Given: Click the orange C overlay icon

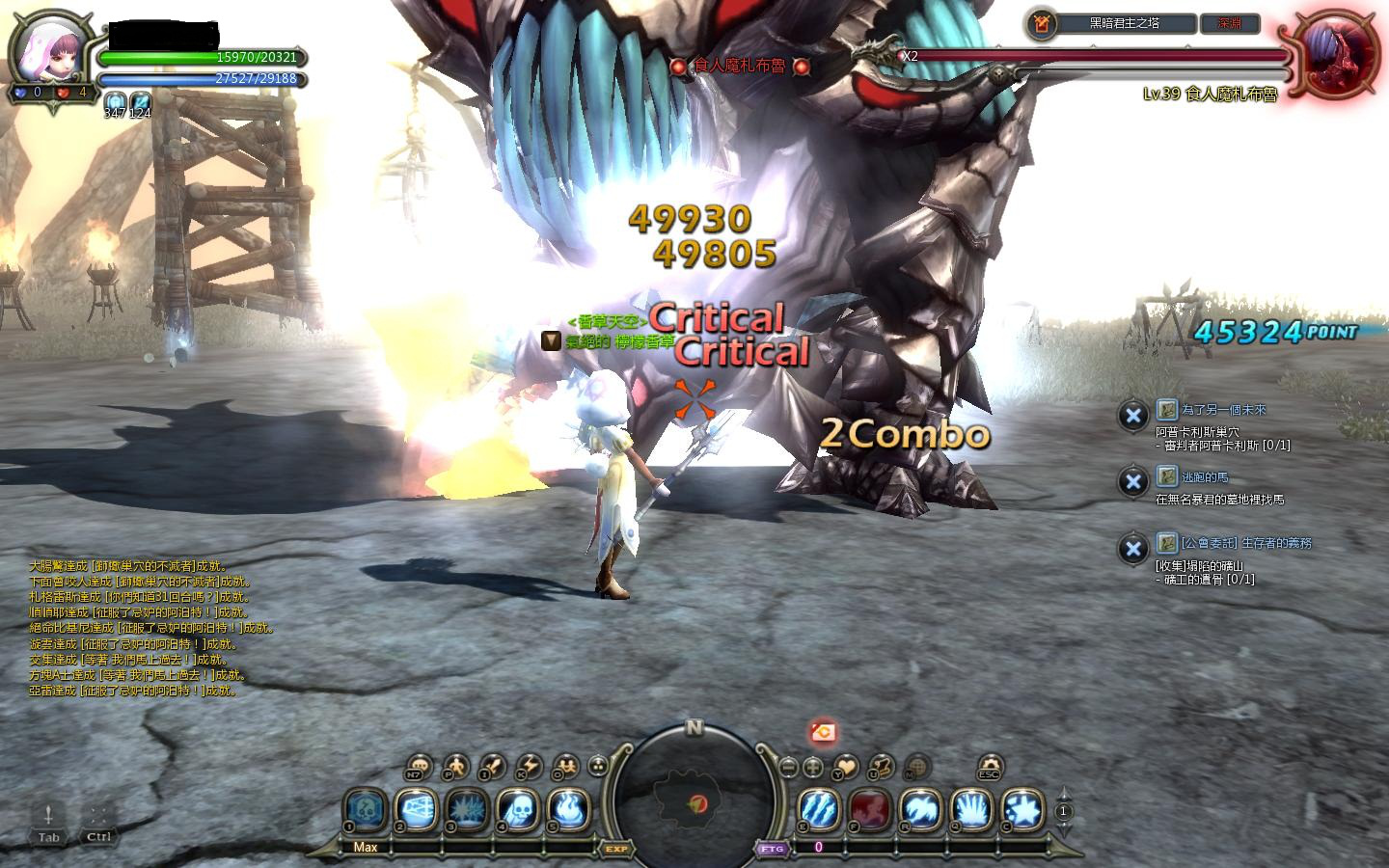Looking at the screenshot, I should pyautogui.click(x=823, y=733).
